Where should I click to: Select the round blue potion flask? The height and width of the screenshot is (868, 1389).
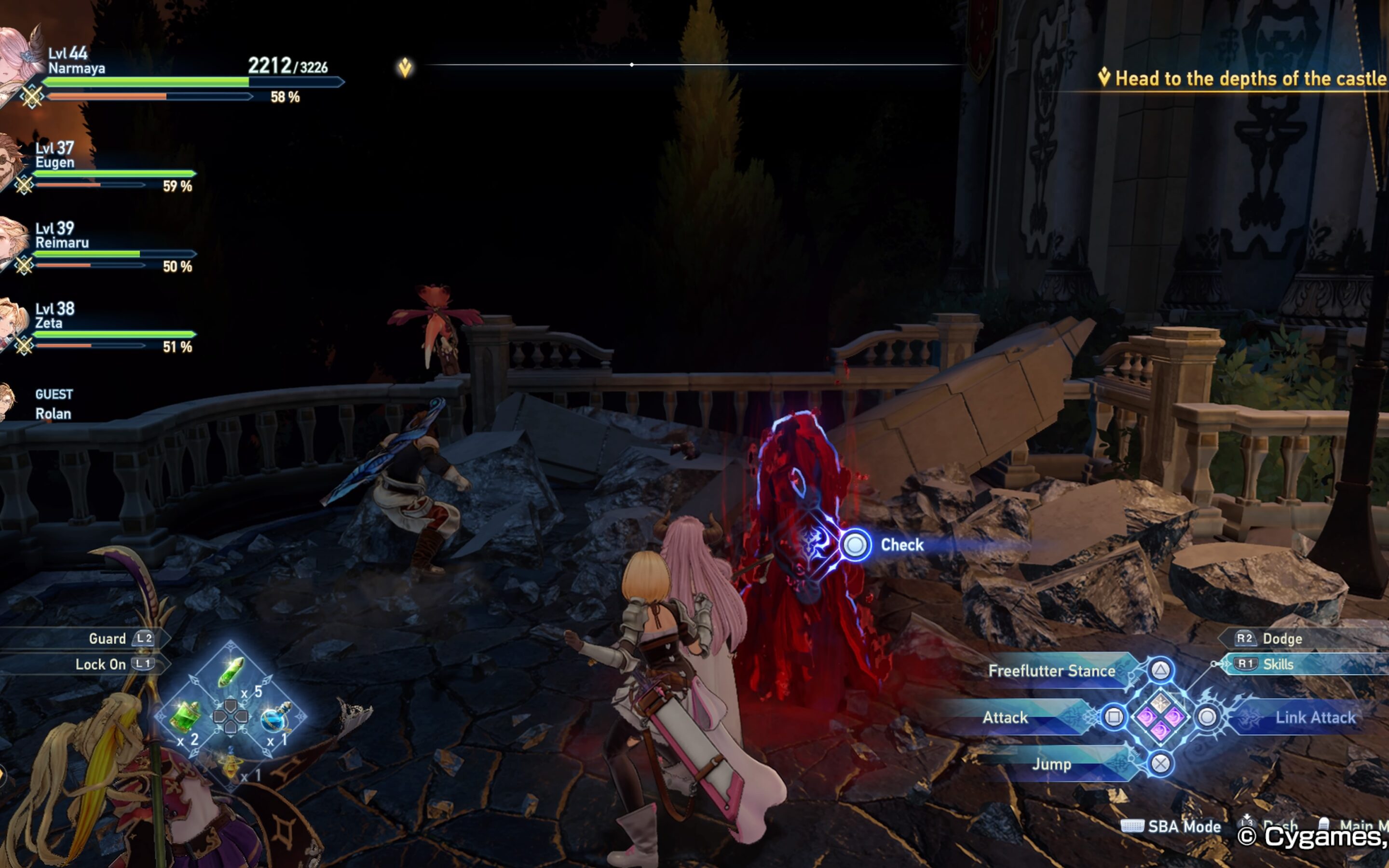tap(276, 717)
